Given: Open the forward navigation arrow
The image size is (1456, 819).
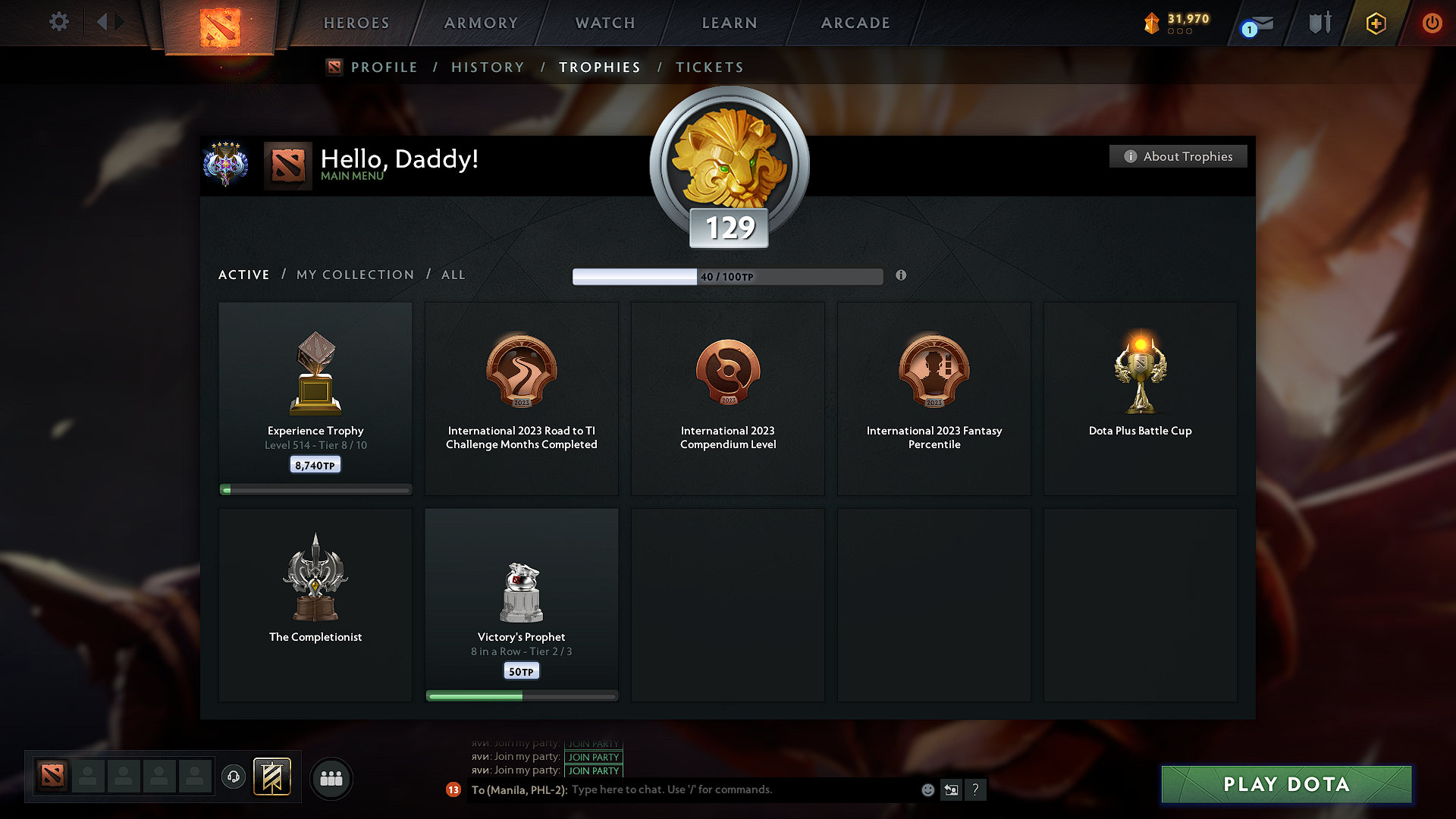Looking at the screenshot, I should click(x=120, y=22).
